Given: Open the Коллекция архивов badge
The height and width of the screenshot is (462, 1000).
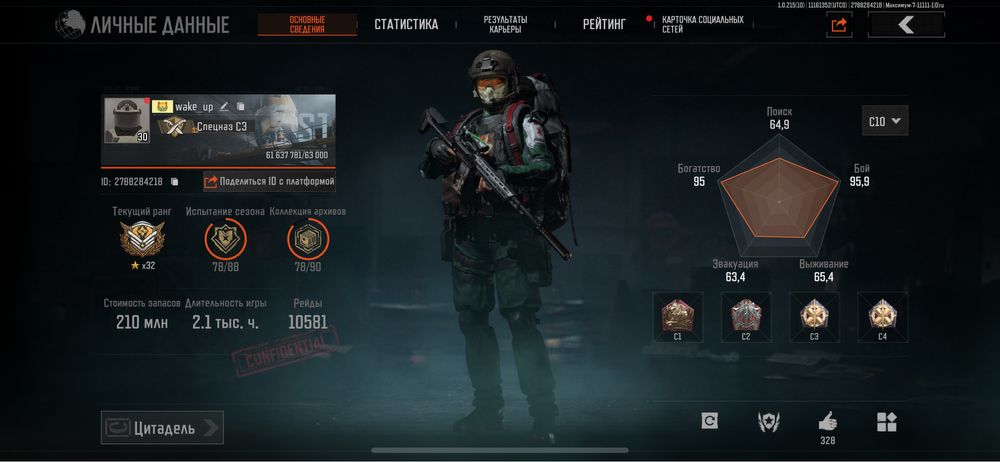Looking at the screenshot, I should [x=307, y=240].
